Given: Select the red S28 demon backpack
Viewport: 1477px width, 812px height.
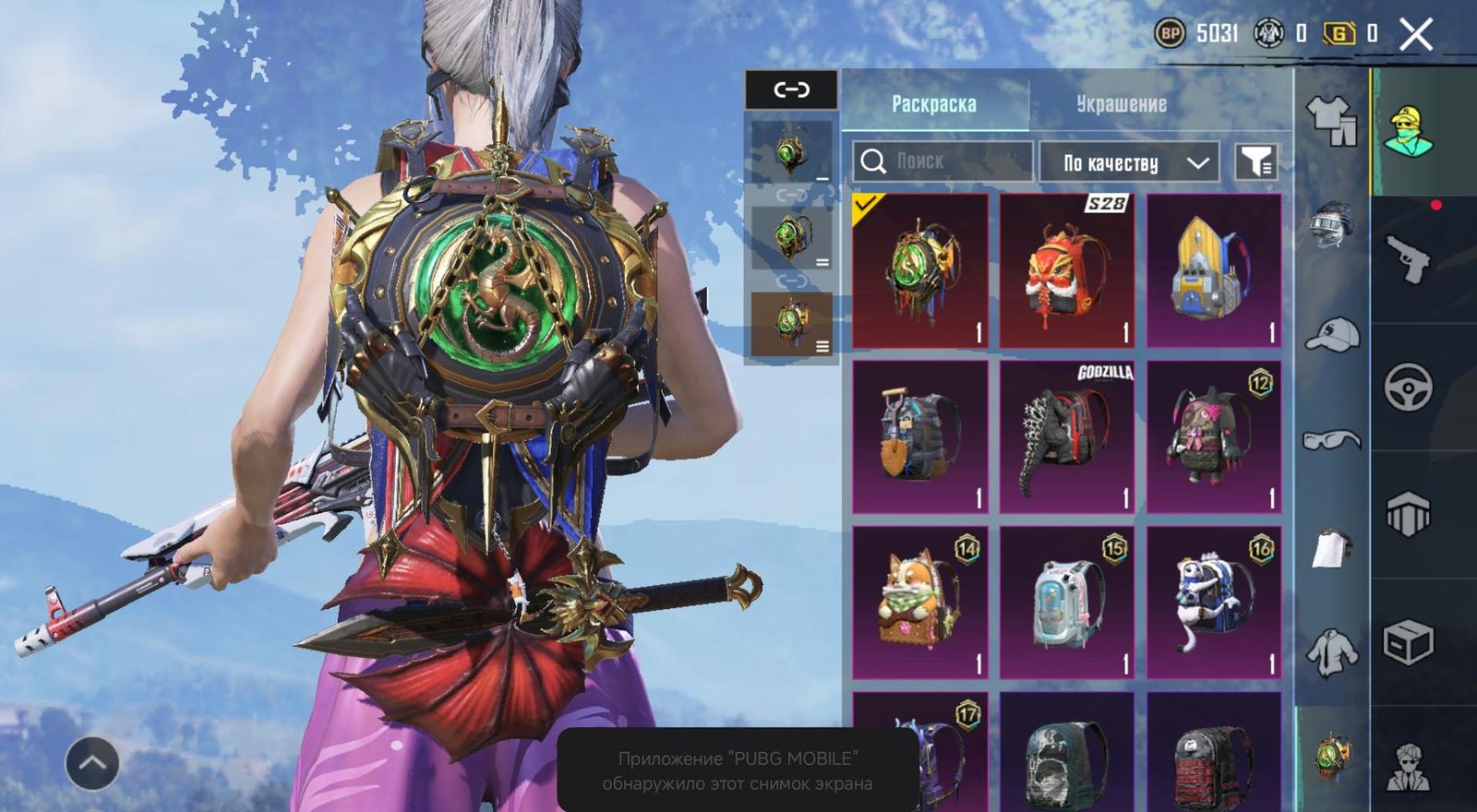Looking at the screenshot, I should click(1066, 270).
